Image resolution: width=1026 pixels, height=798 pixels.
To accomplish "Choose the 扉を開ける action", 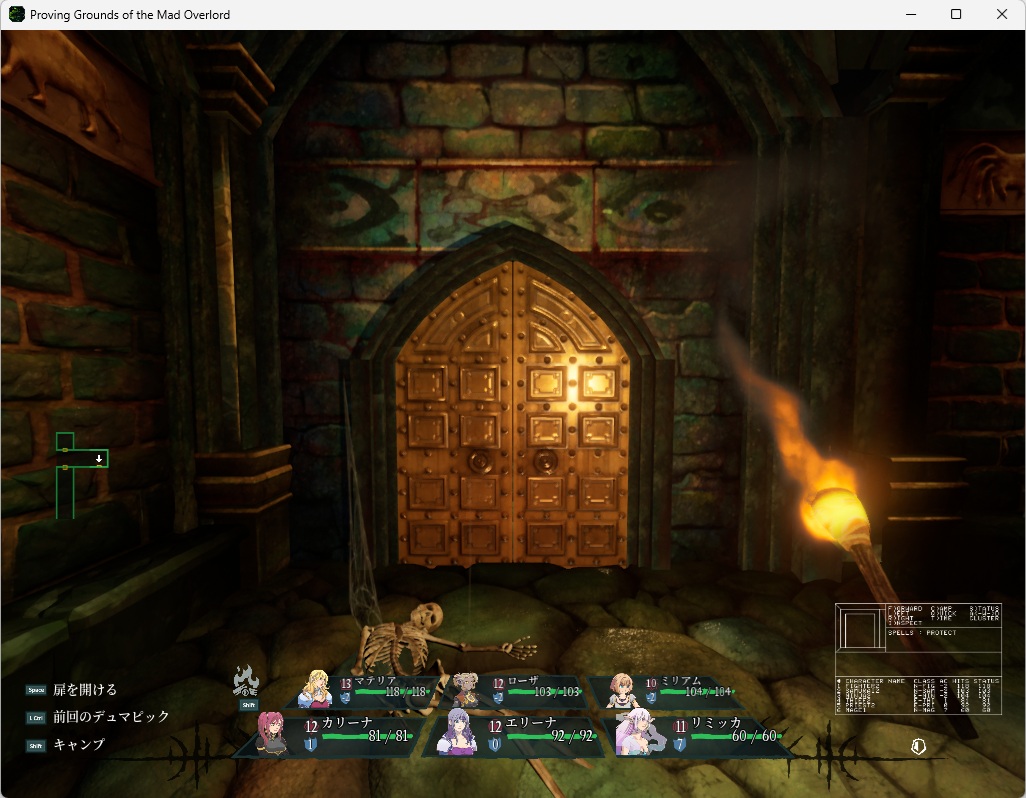I will [85, 690].
